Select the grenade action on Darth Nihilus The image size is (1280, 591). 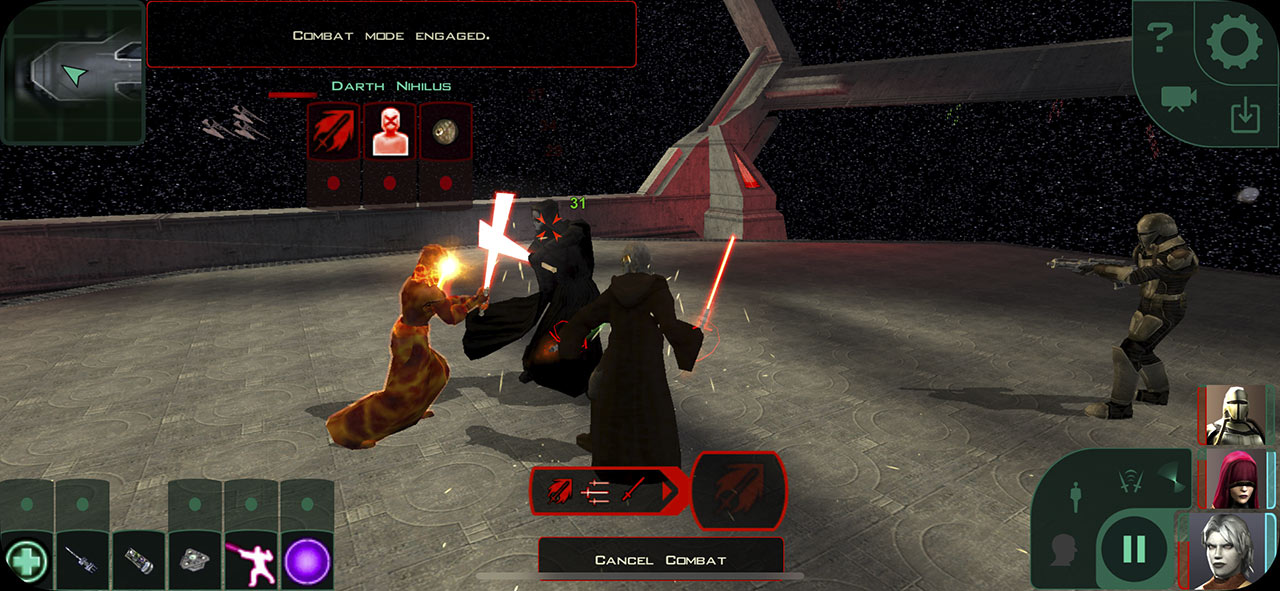point(445,131)
